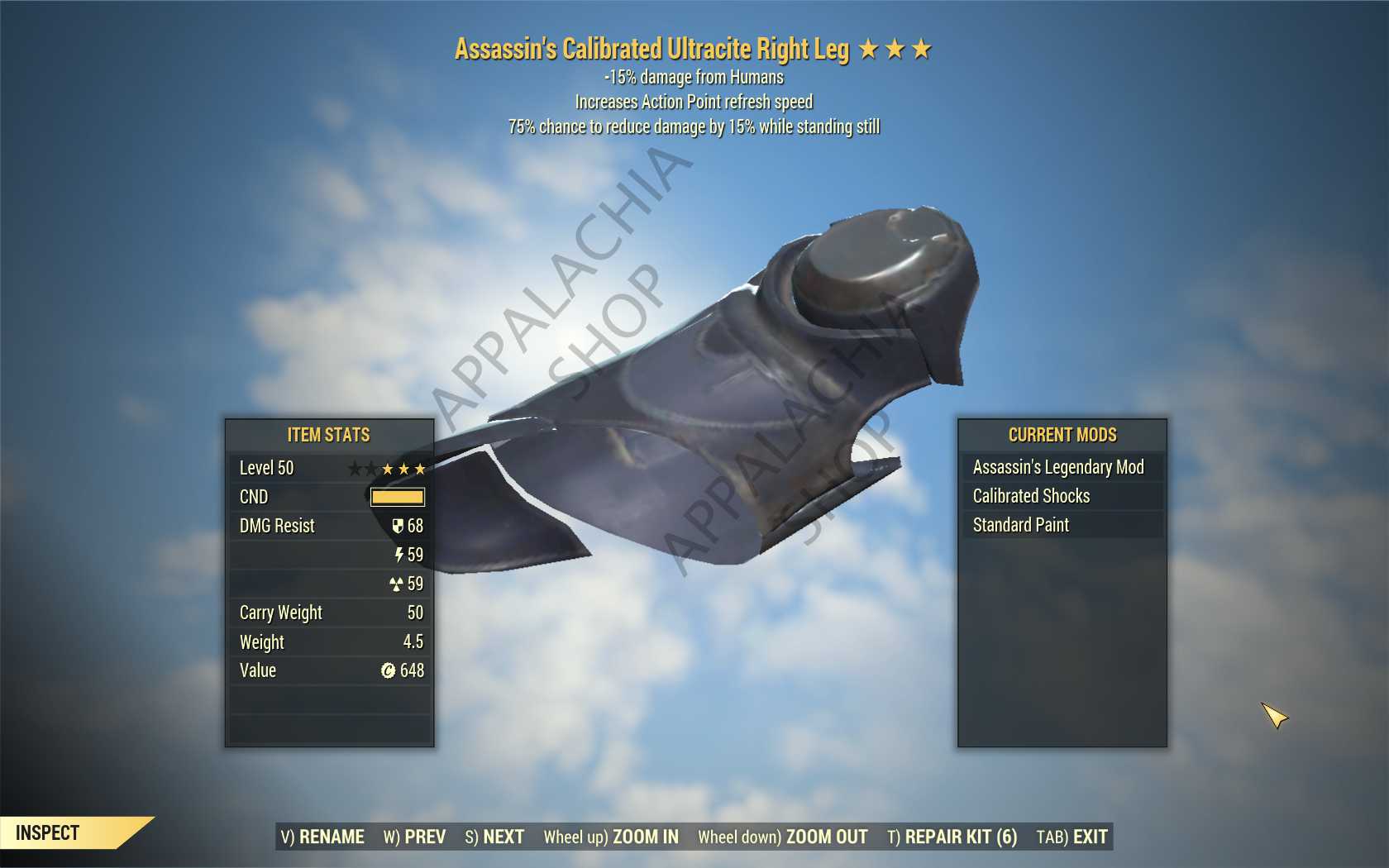Viewport: 1389px width, 868px height.
Task: Advance to the Next item
Action: click(494, 837)
